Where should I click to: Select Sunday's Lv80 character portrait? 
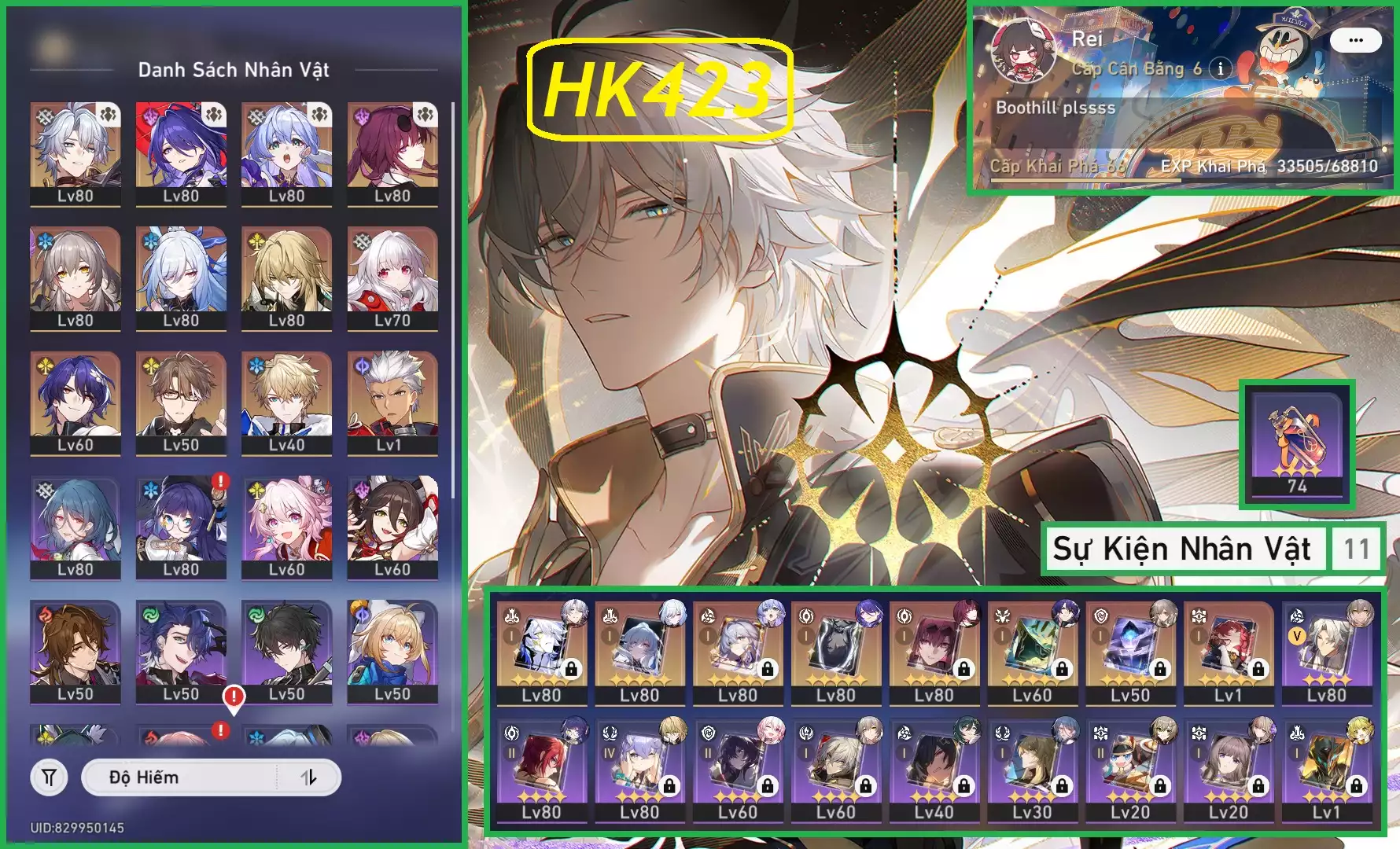(76, 153)
